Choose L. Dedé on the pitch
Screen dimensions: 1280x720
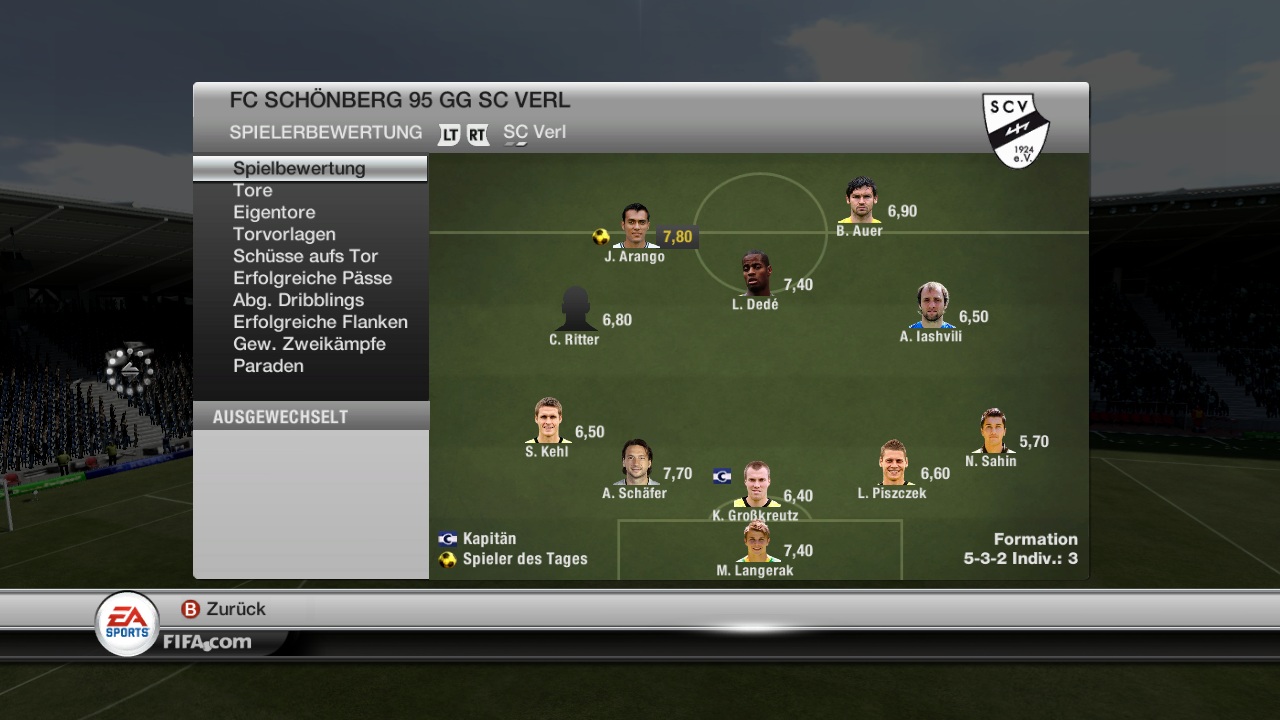(x=756, y=274)
